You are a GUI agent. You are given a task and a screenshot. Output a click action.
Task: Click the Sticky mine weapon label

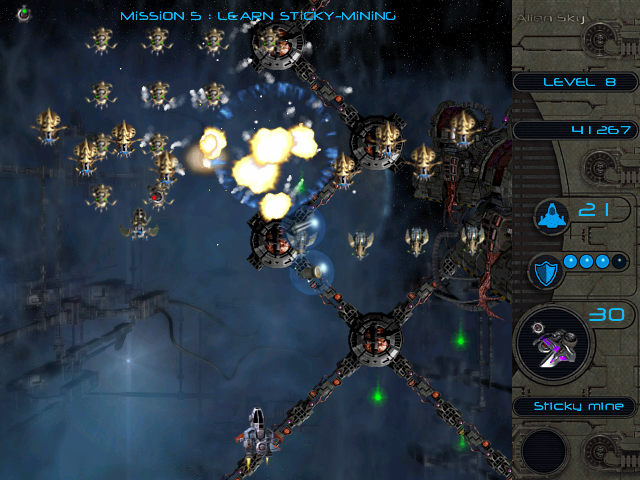571,406
